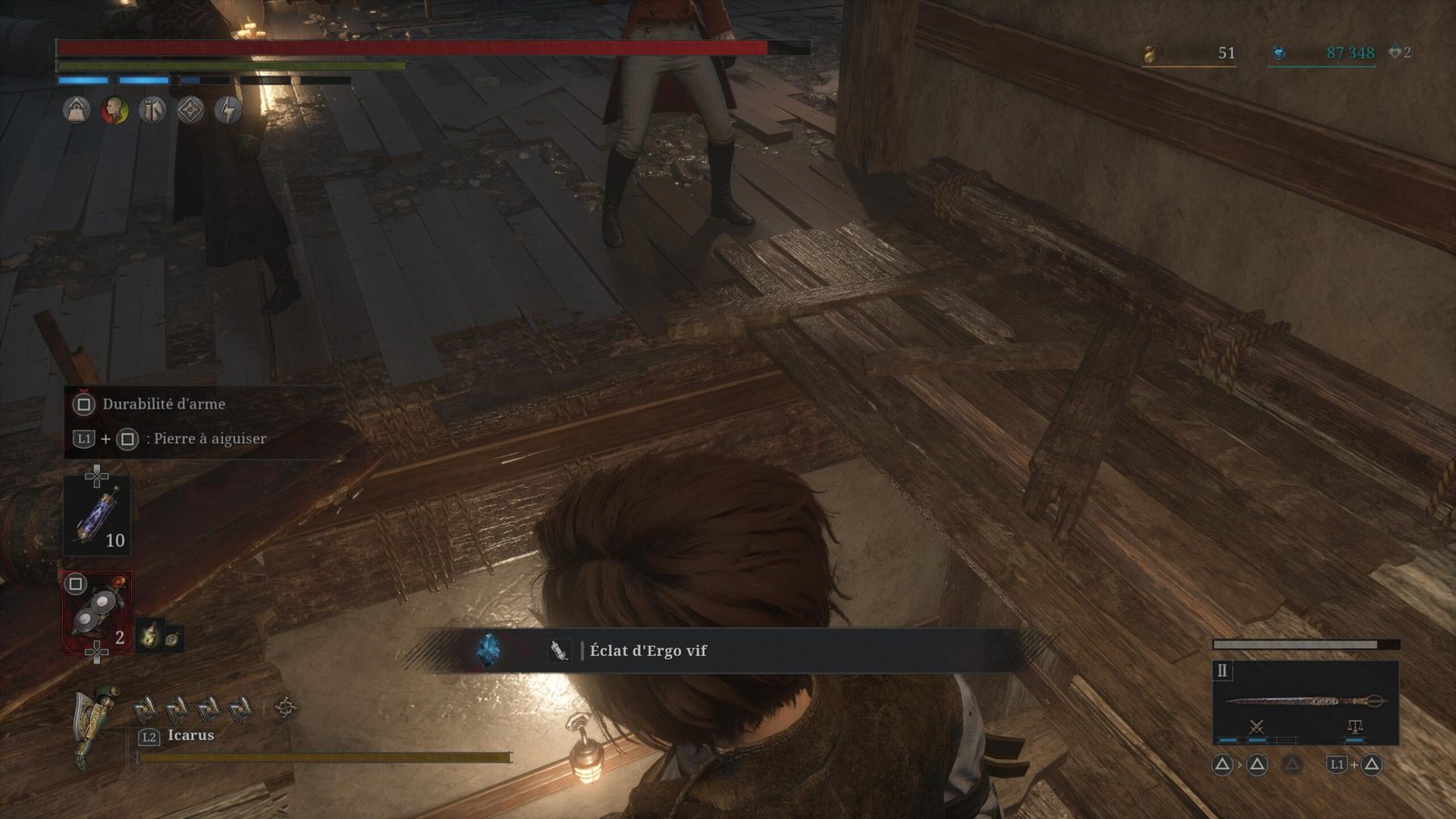The image size is (1456, 819).
Task: Click the crosshair icon beside Legion charges
Action: click(x=286, y=706)
